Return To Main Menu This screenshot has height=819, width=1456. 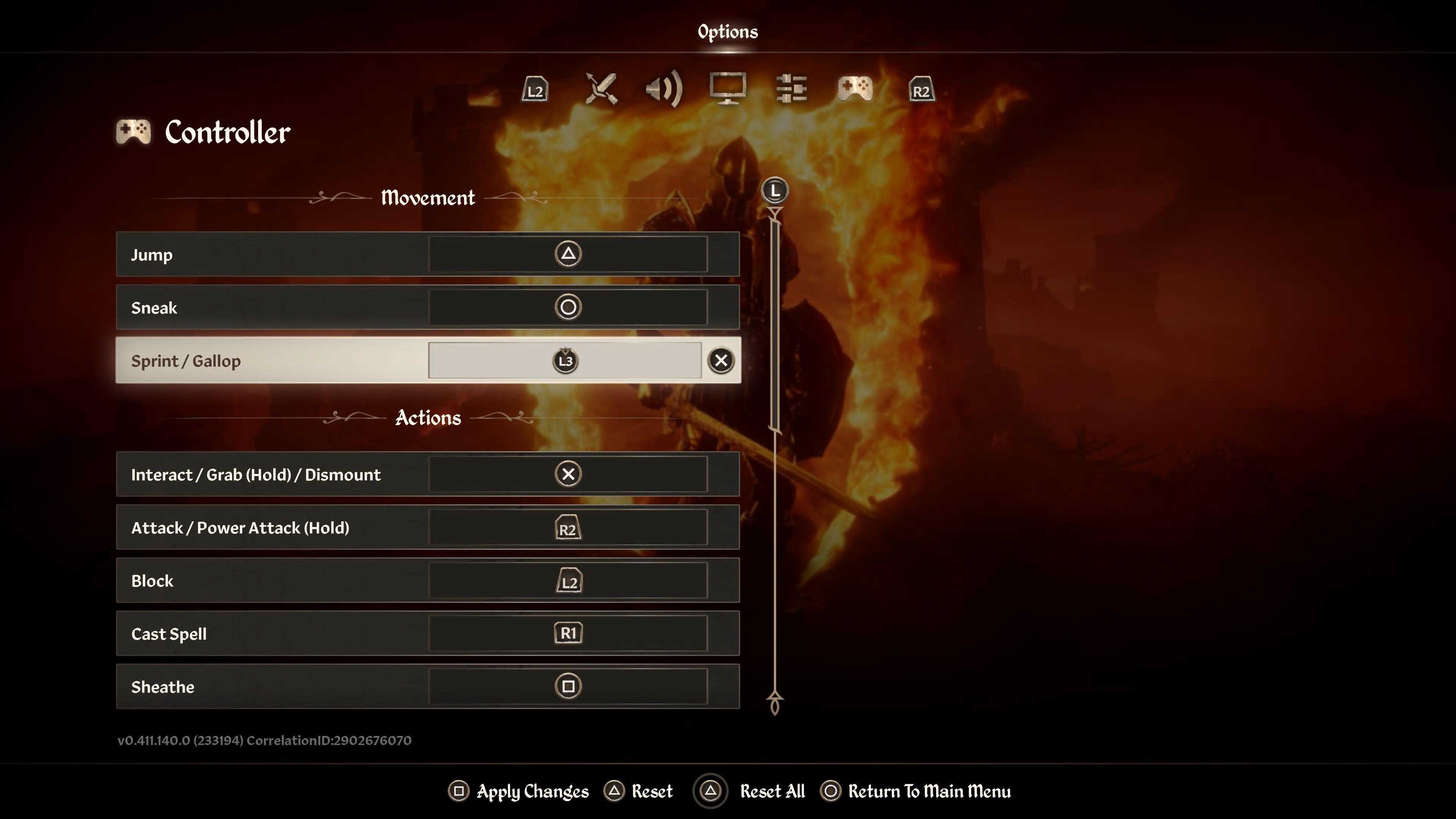(x=916, y=791)
